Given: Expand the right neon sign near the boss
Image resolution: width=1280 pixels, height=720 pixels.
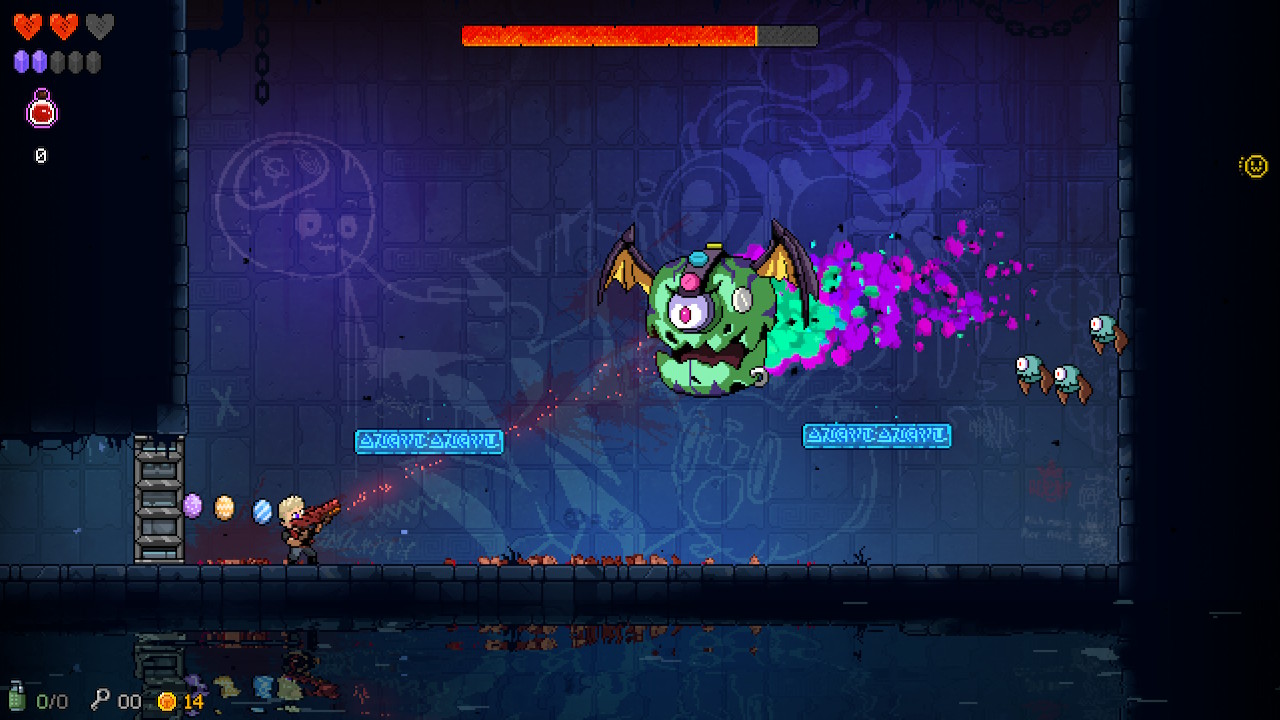Looking at the screenshot, I should point(877,434).
